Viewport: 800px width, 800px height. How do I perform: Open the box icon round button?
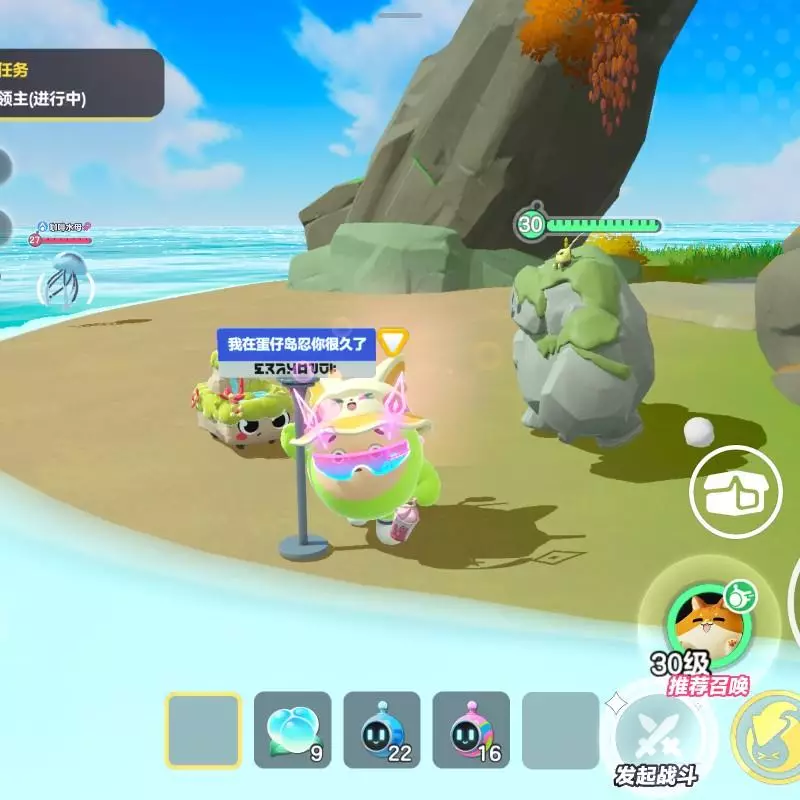736,491
